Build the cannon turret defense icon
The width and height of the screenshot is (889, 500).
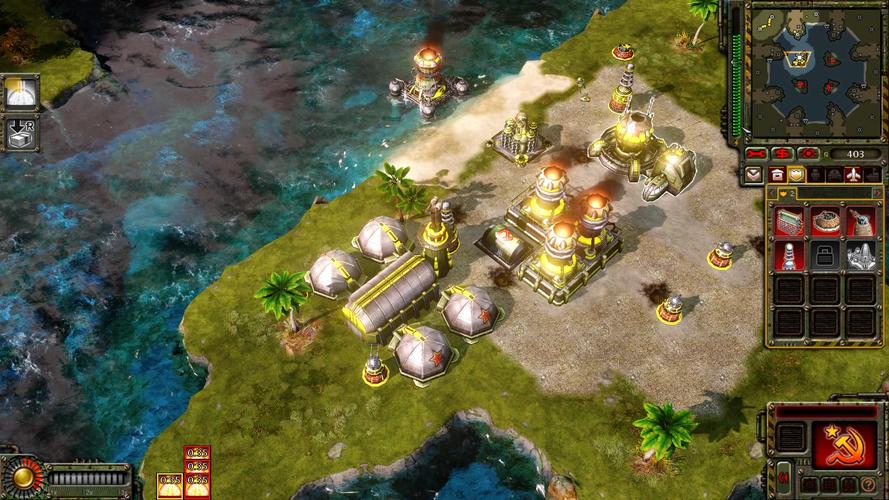click(x=861, y=220)
